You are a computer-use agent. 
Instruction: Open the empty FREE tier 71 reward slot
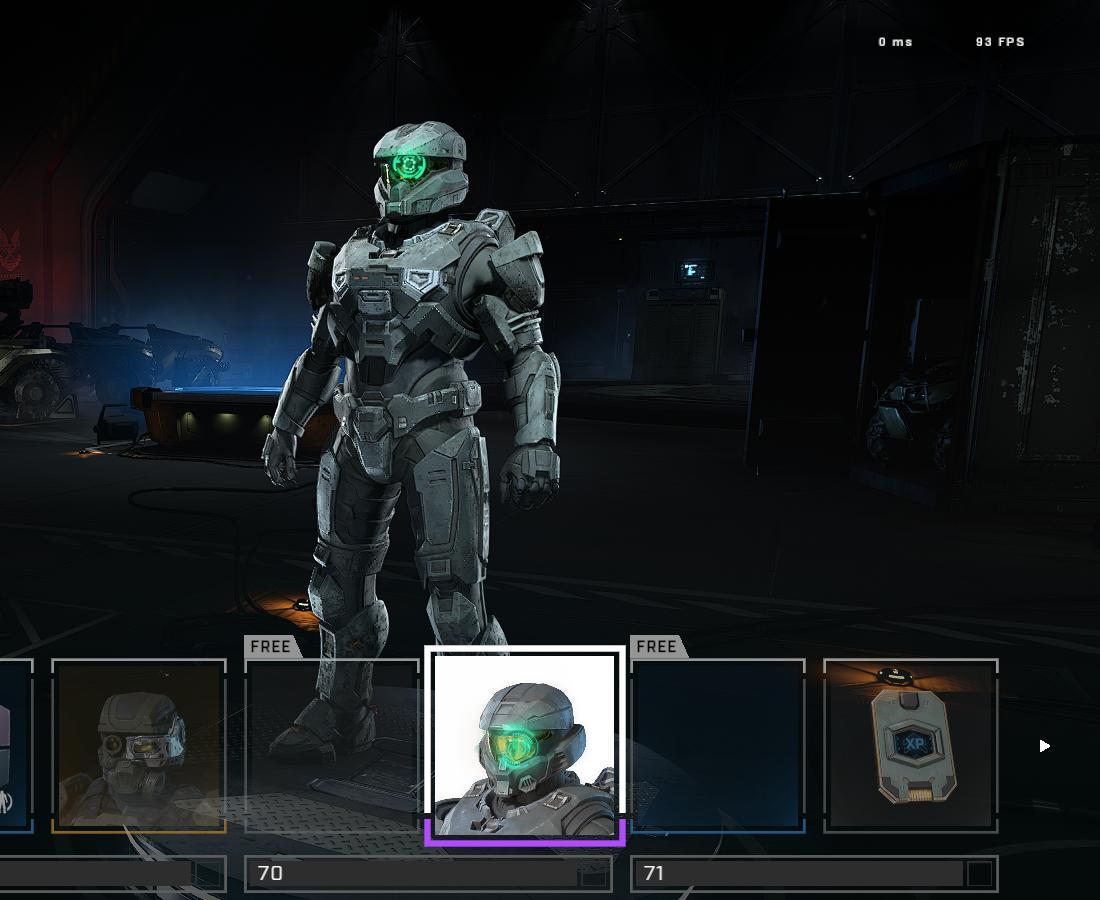click(718, 745)
